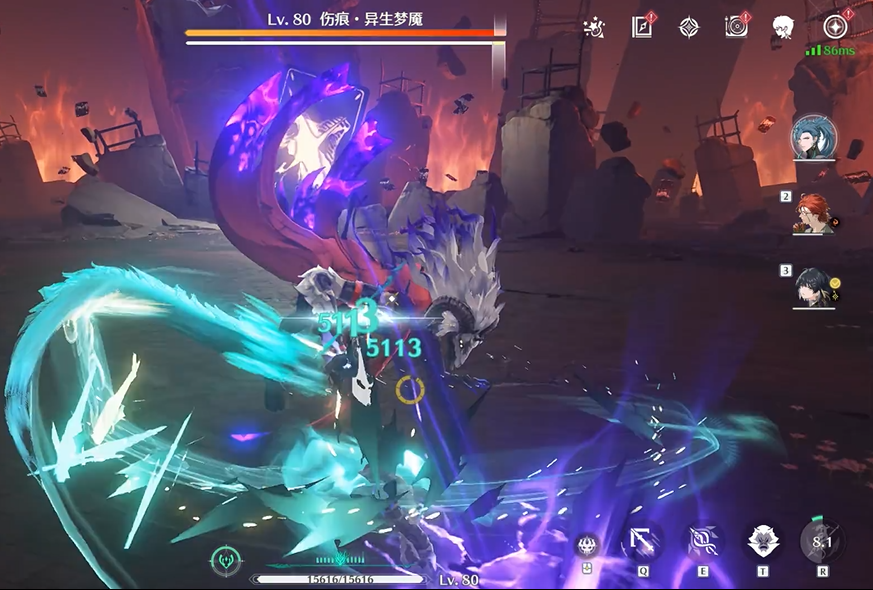Switch to the dark-haired third party member
This screenshot has height=590, width=873.
tap(815, 287)
